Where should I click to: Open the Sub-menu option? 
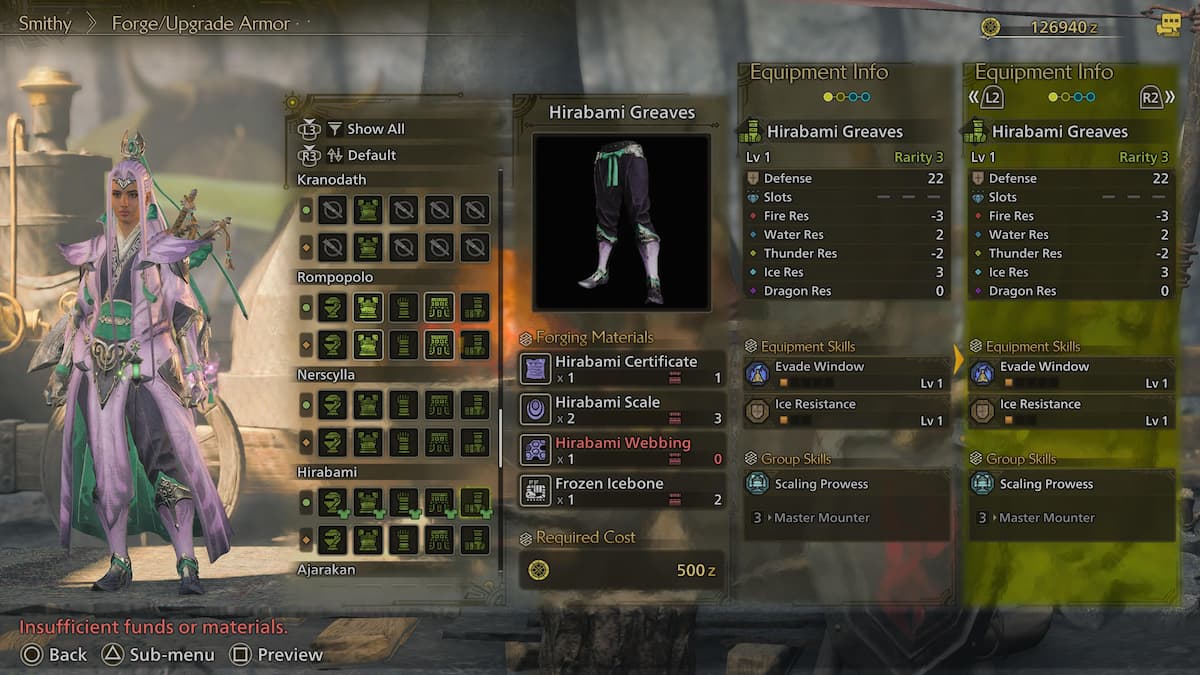point(159,655)
